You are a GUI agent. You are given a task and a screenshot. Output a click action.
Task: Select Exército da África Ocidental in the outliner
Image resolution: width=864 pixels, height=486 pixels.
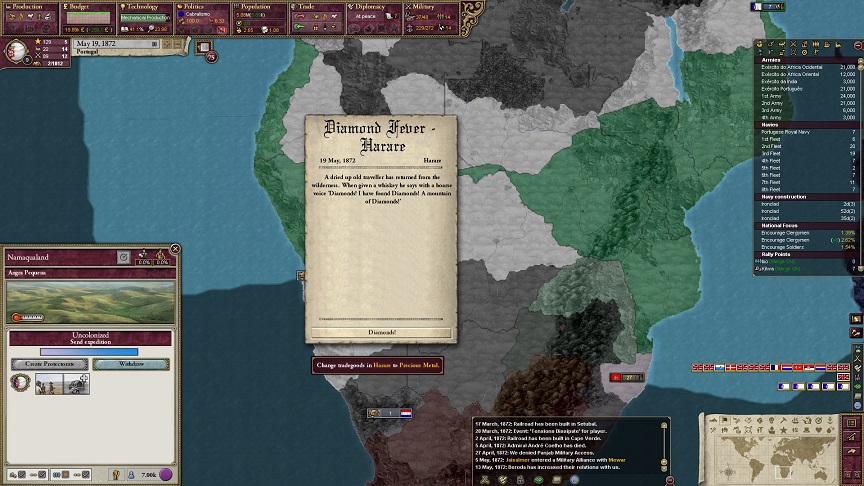[x=790, y=67]
